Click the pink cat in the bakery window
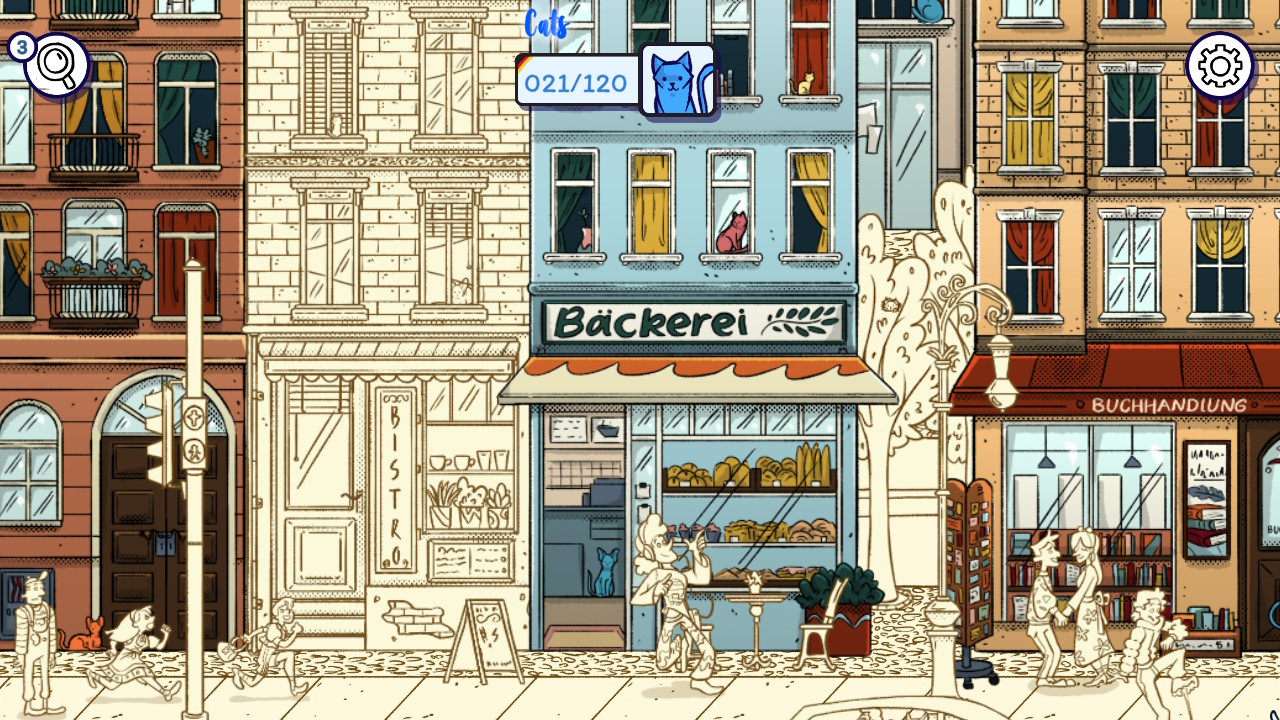This screenshot has width=1280, height=720. tap(731, 230)
